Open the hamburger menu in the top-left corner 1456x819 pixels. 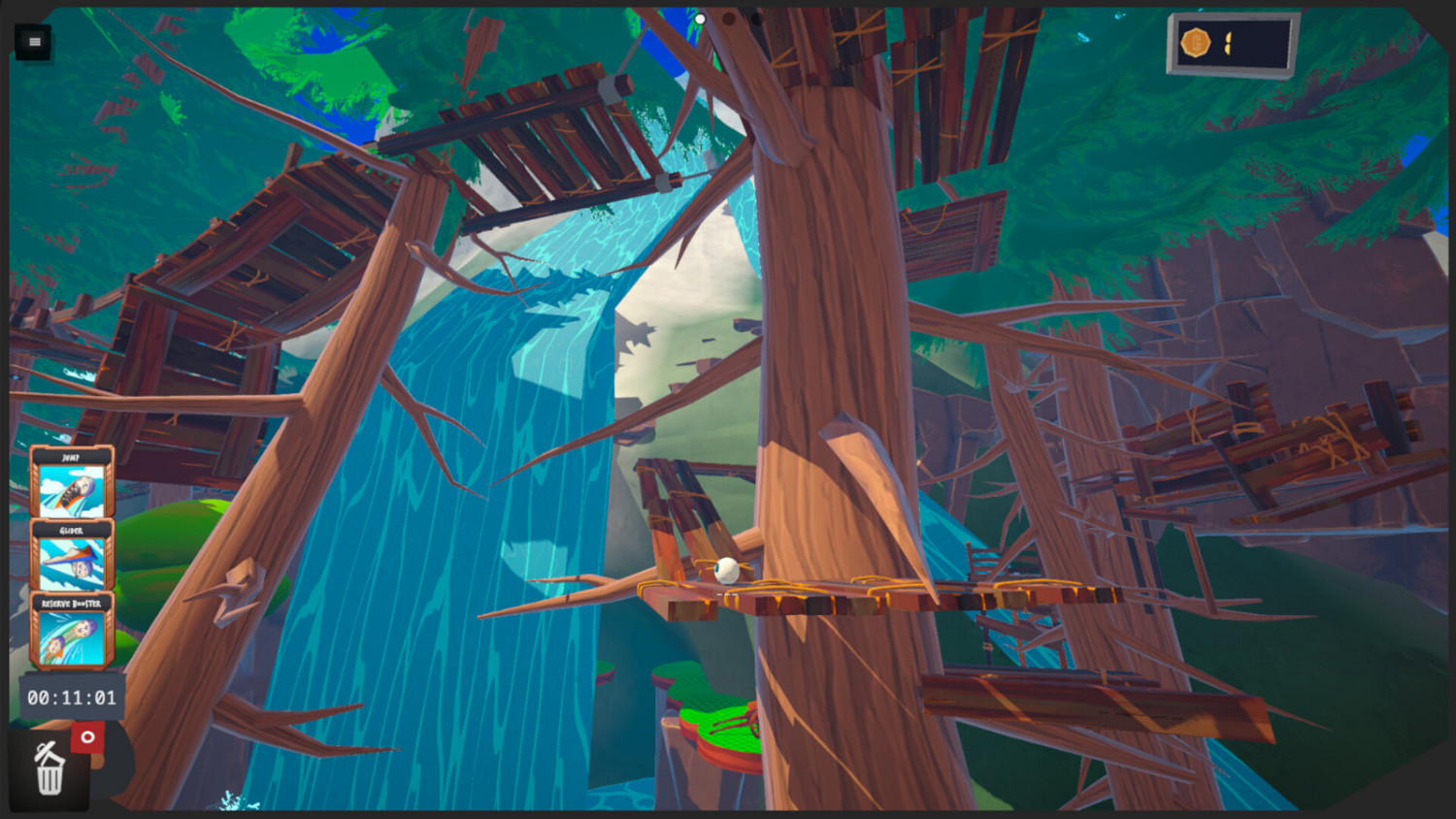(34, 43)
